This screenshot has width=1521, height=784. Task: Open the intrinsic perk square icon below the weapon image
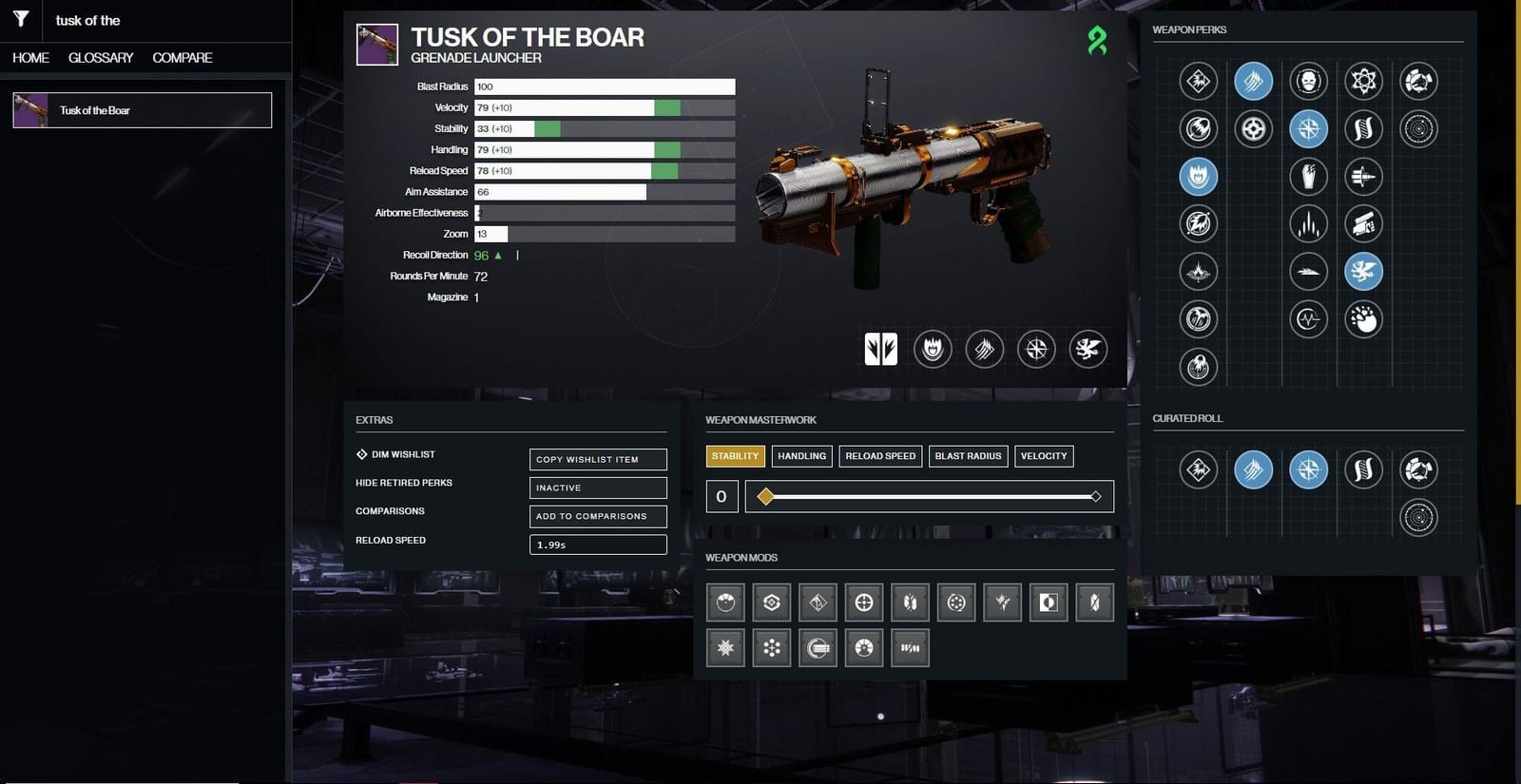pos(879,349)
